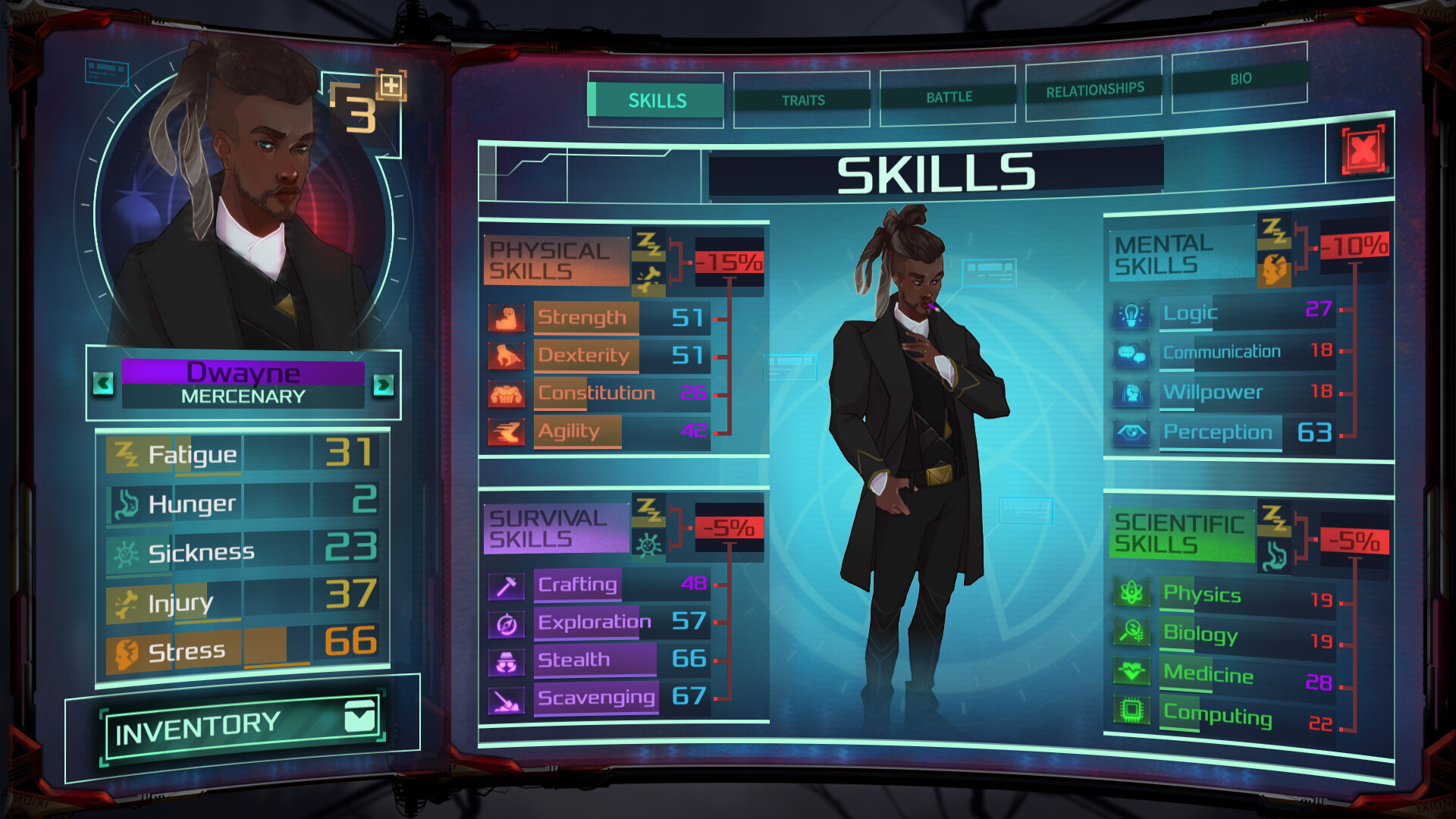Select the Strength skill row

pyautogui.click(x=599, y=318)
